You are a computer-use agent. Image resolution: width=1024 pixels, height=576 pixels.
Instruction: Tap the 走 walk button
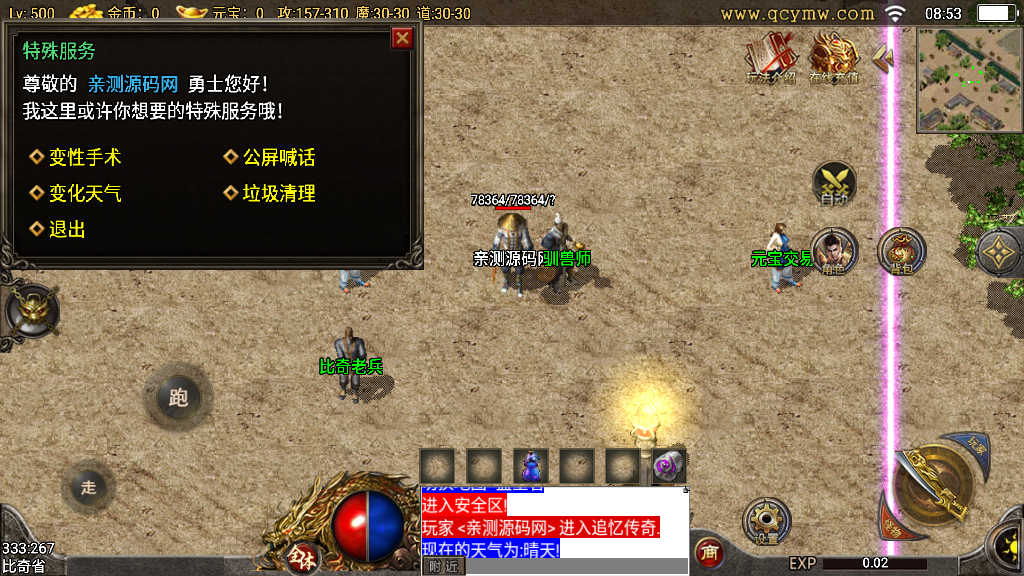point(88,487)
